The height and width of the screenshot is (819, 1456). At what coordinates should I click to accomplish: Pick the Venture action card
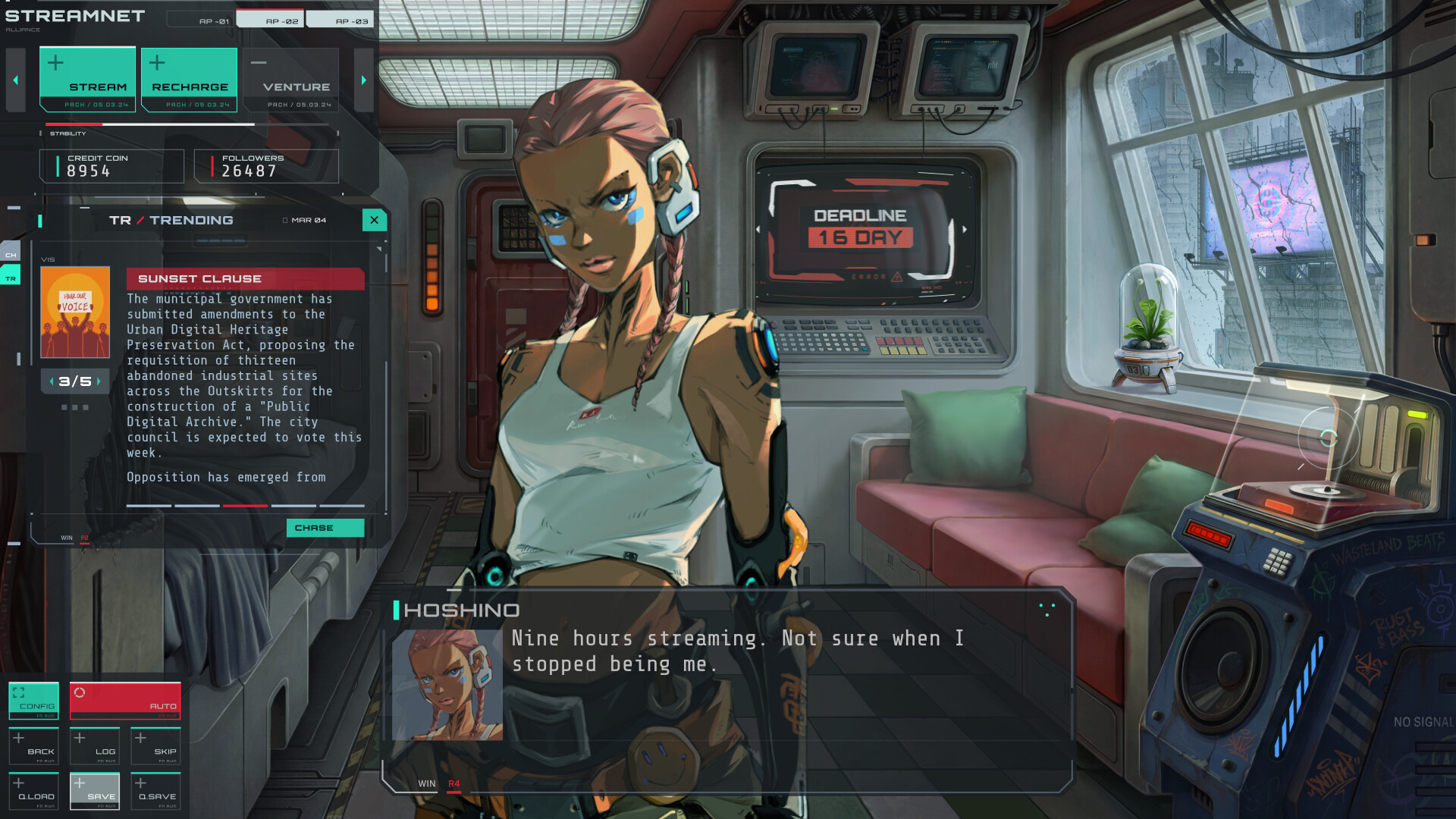[290, 80]
